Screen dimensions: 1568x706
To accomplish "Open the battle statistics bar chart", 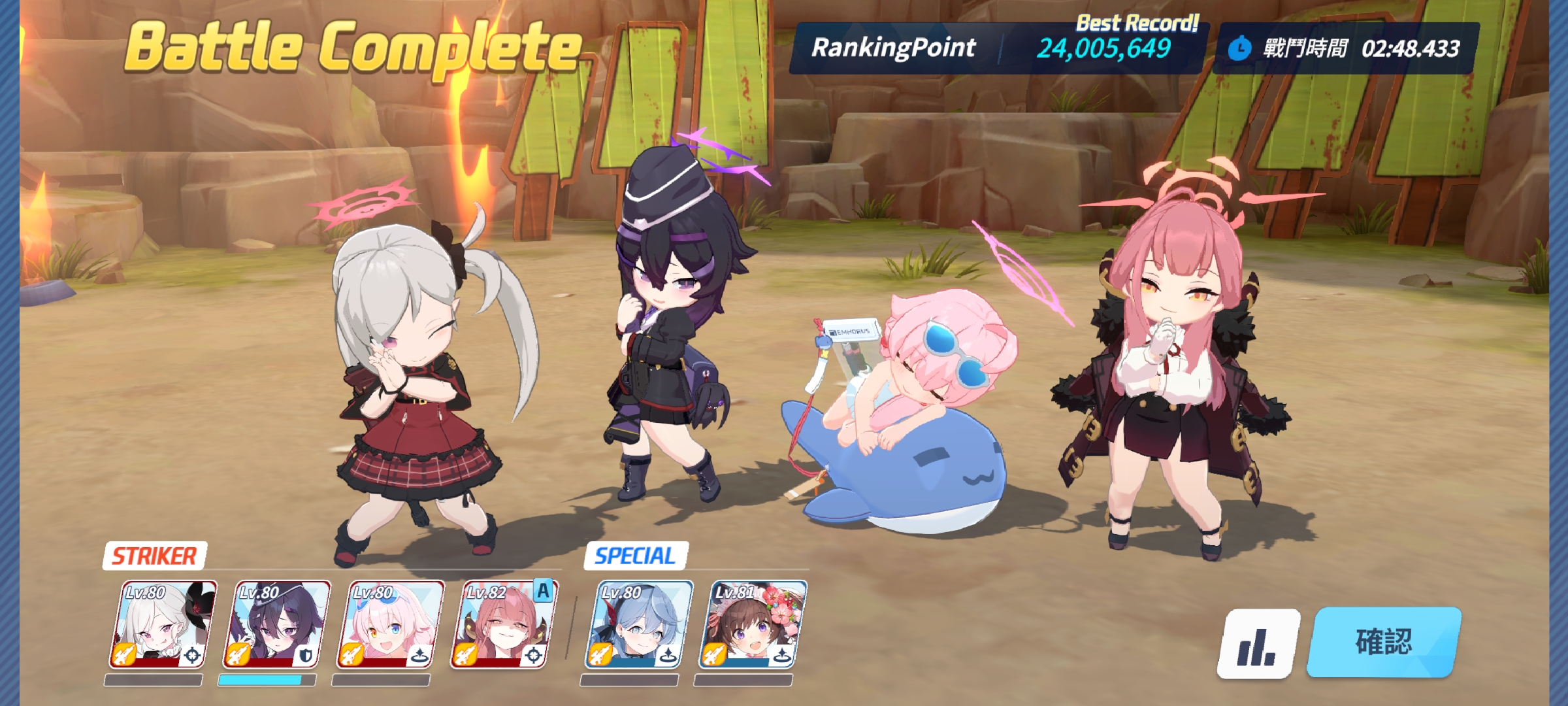I will coord(1257,644).
